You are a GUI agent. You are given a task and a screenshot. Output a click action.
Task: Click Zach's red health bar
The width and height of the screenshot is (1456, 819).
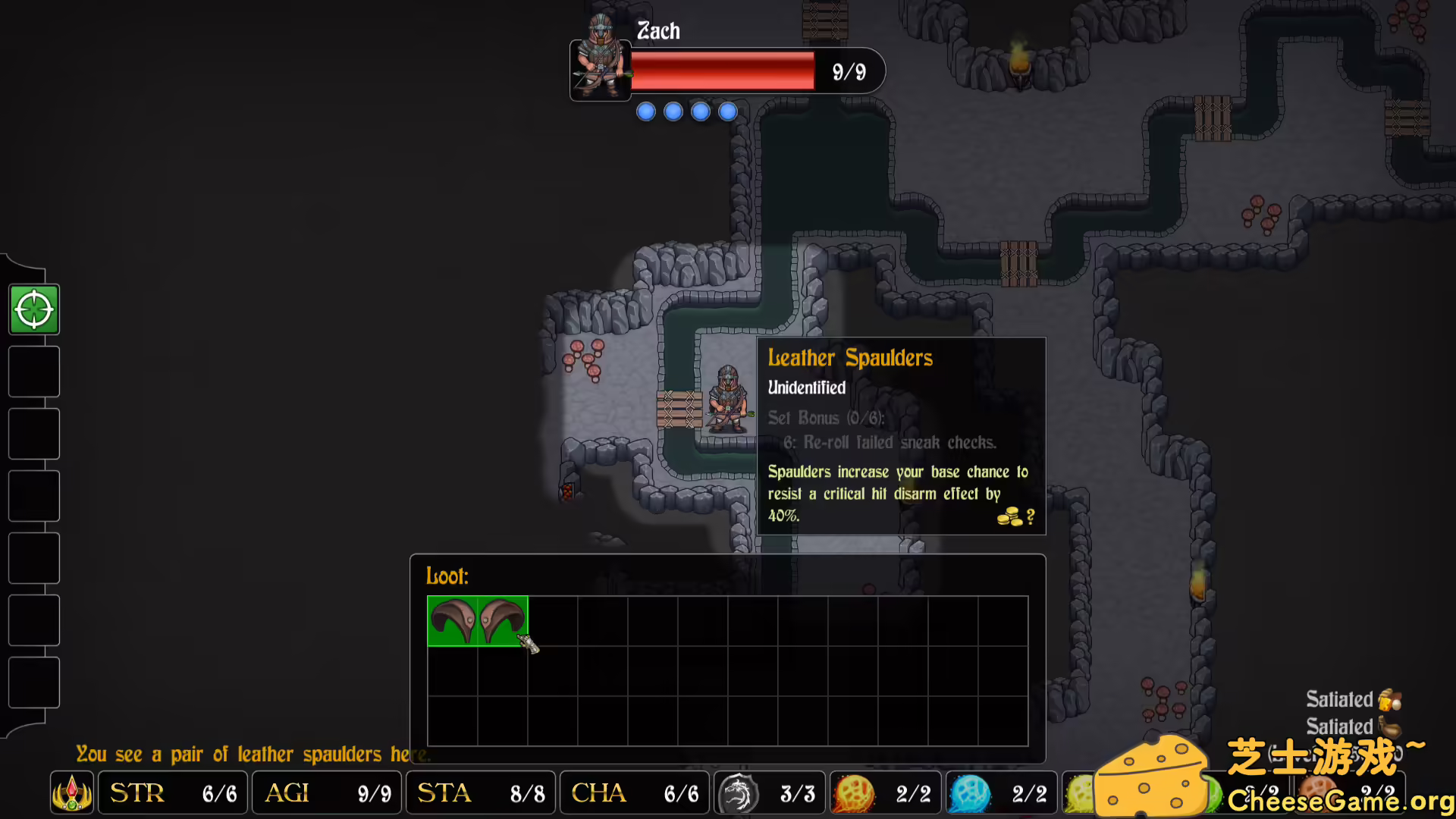point(722,71)
